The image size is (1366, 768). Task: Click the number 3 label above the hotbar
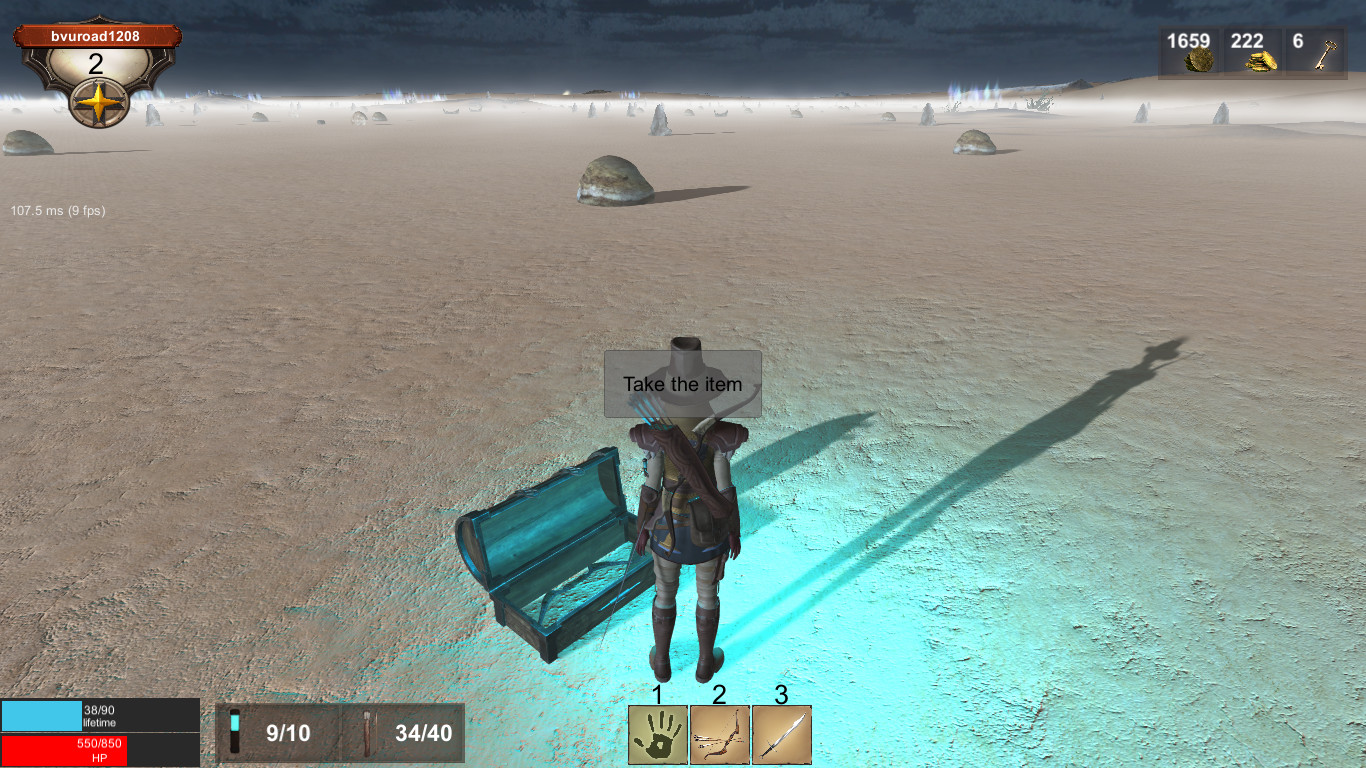781,695
